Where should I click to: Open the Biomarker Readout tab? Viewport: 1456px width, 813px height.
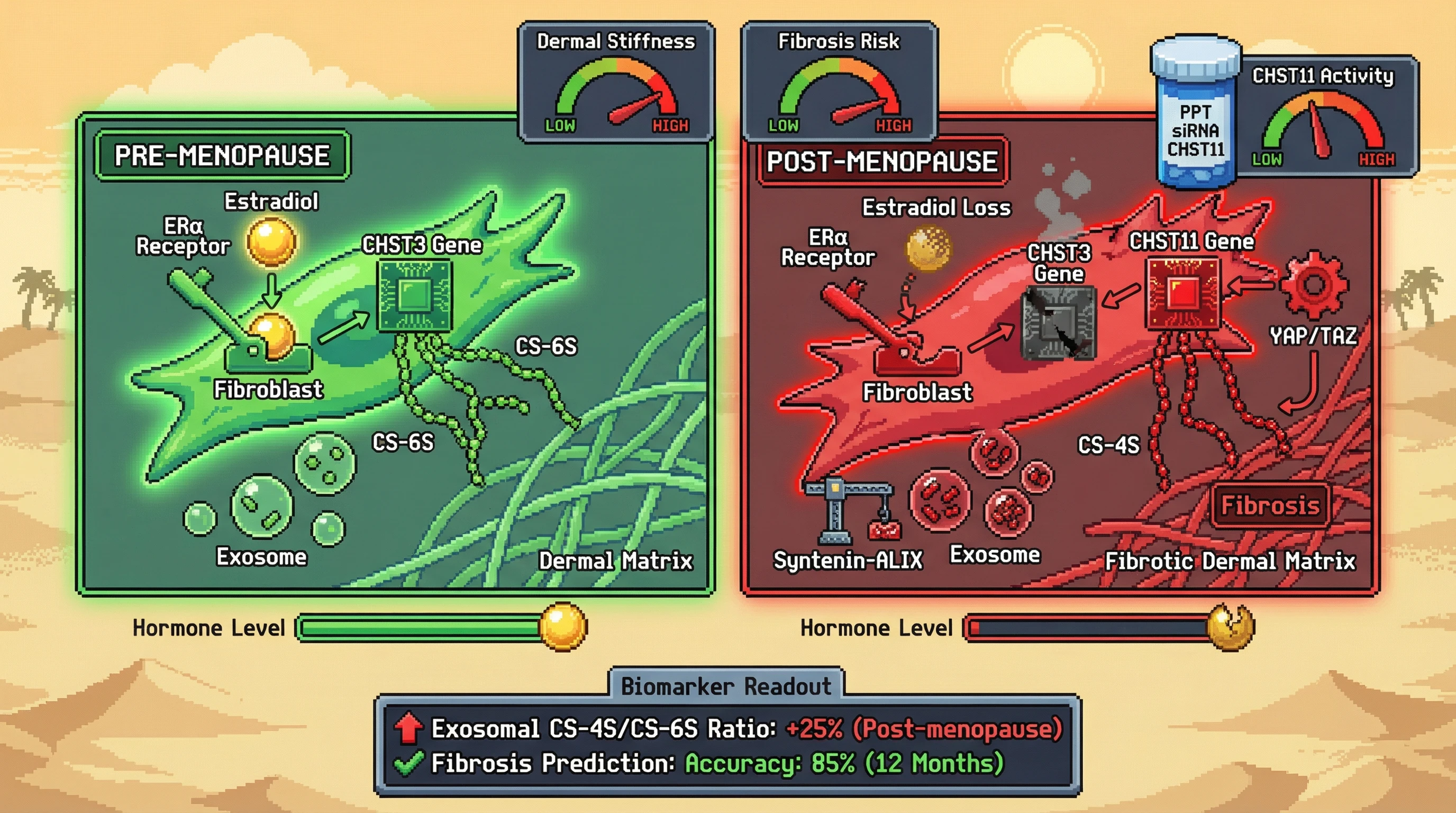pos(726,686)
